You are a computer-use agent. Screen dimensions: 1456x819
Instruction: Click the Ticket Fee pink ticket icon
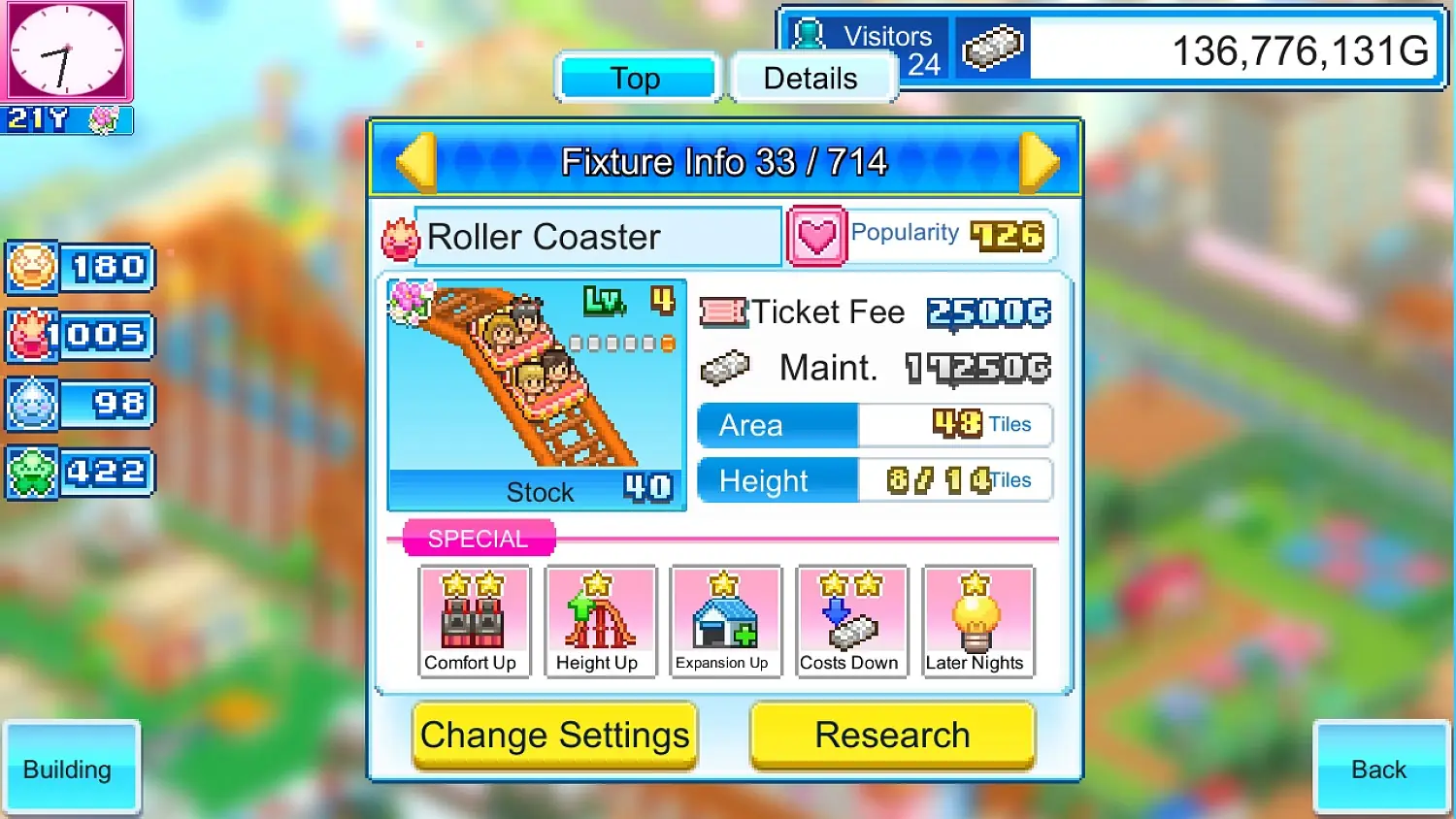click(x=724, y=311)
